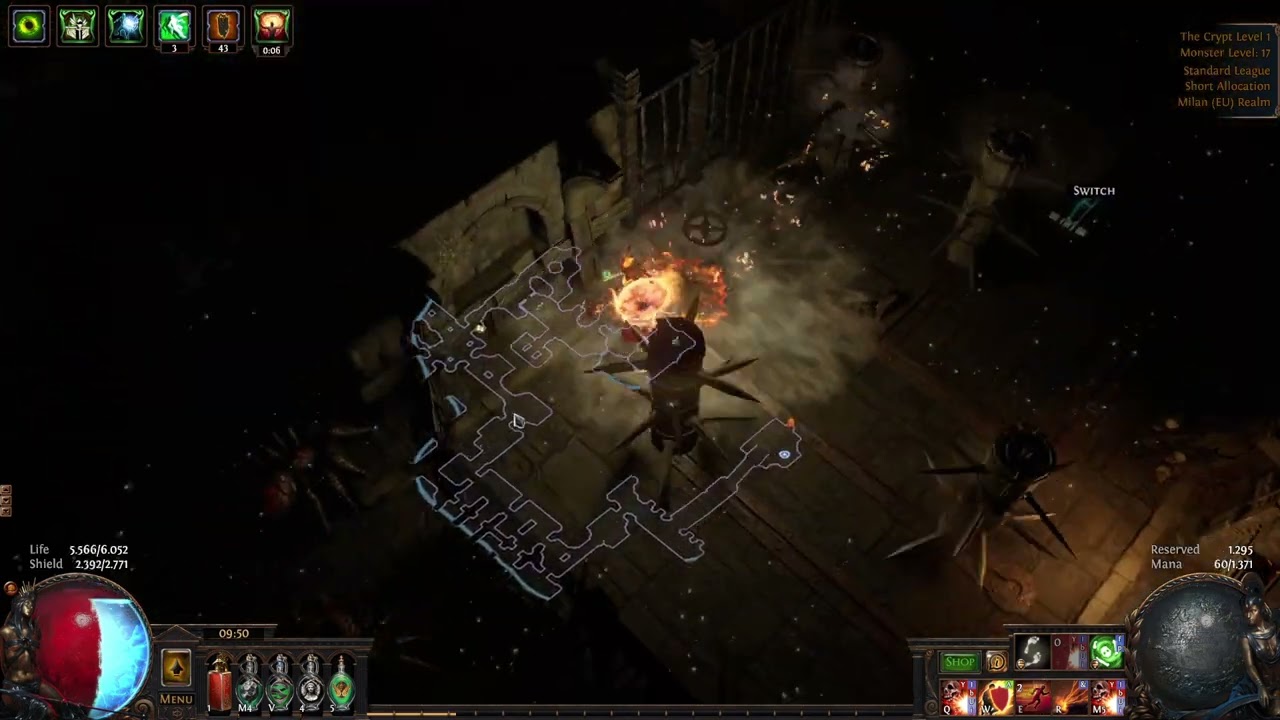The image size is (1280, 720).
Task: Activate the running figure dash skill
Action: (1033, 697)
